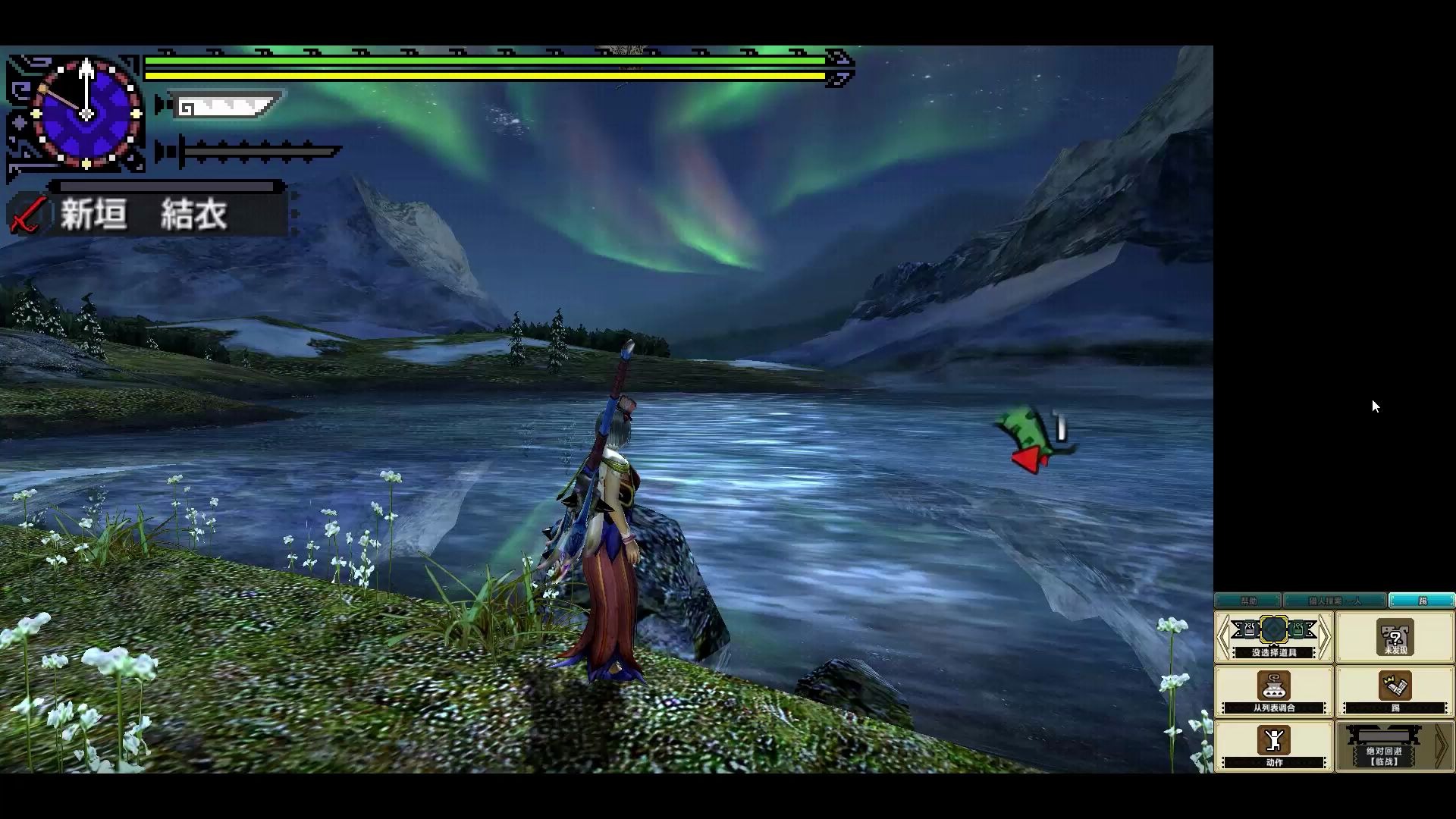Activate the 绝对回避【临战】 hunter art
The width and height of the screenshot is (1456, 819).
[x=1383, y=746]
